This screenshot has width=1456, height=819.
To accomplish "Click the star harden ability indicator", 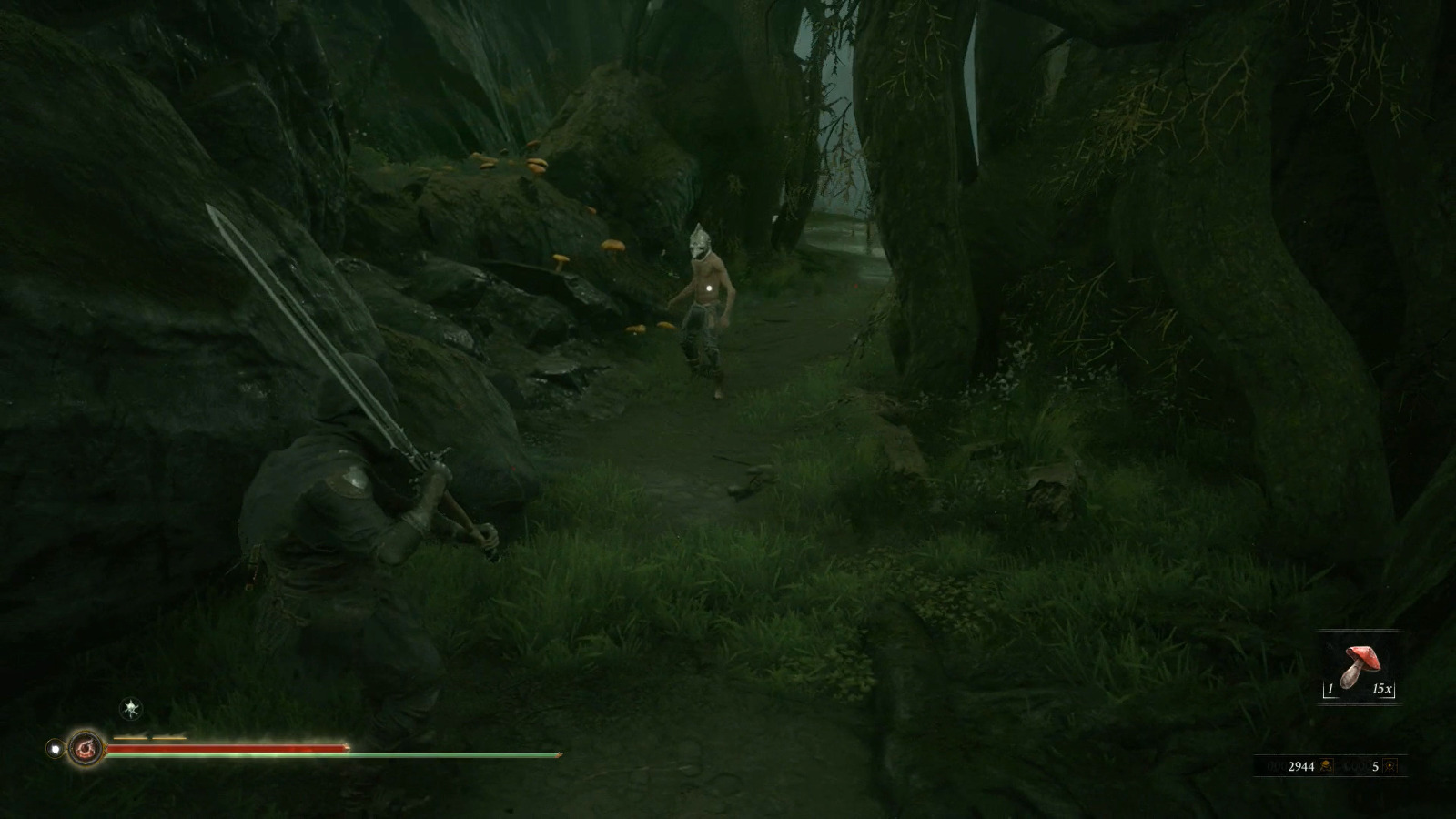I will pyautogui.click(x=130, y=708).
